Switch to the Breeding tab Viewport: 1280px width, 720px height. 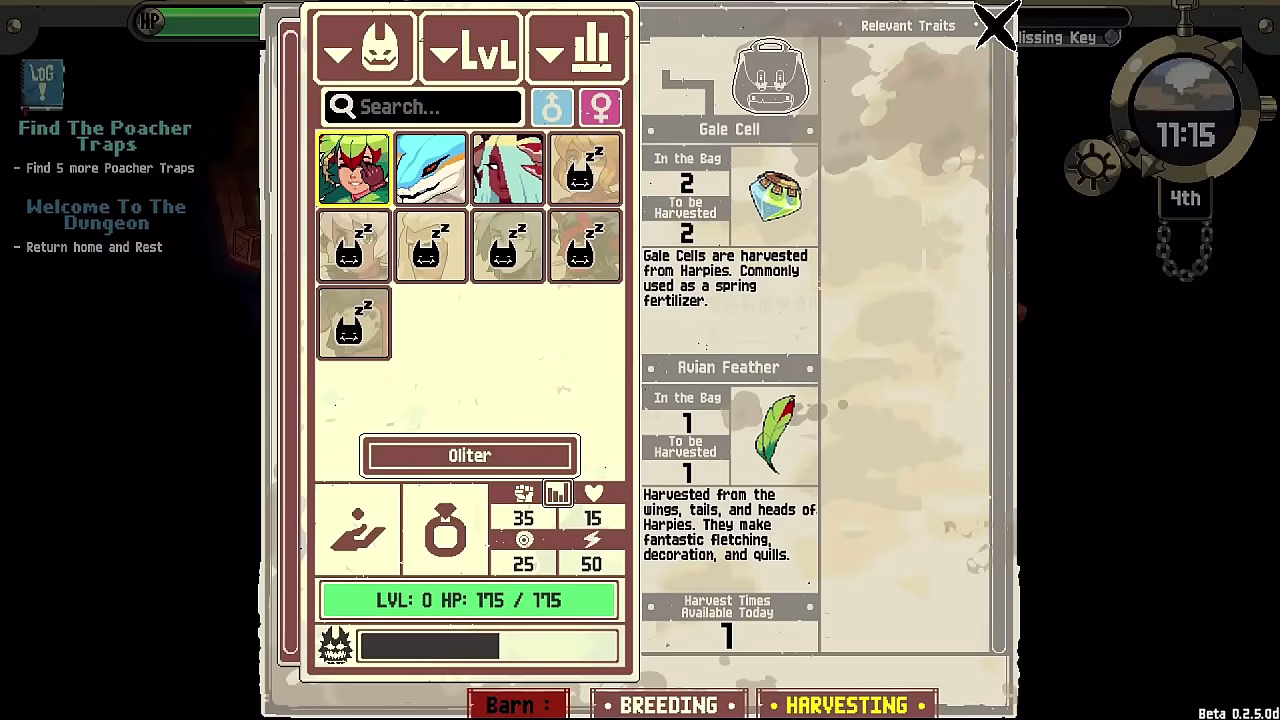click(x=668, y=705)
